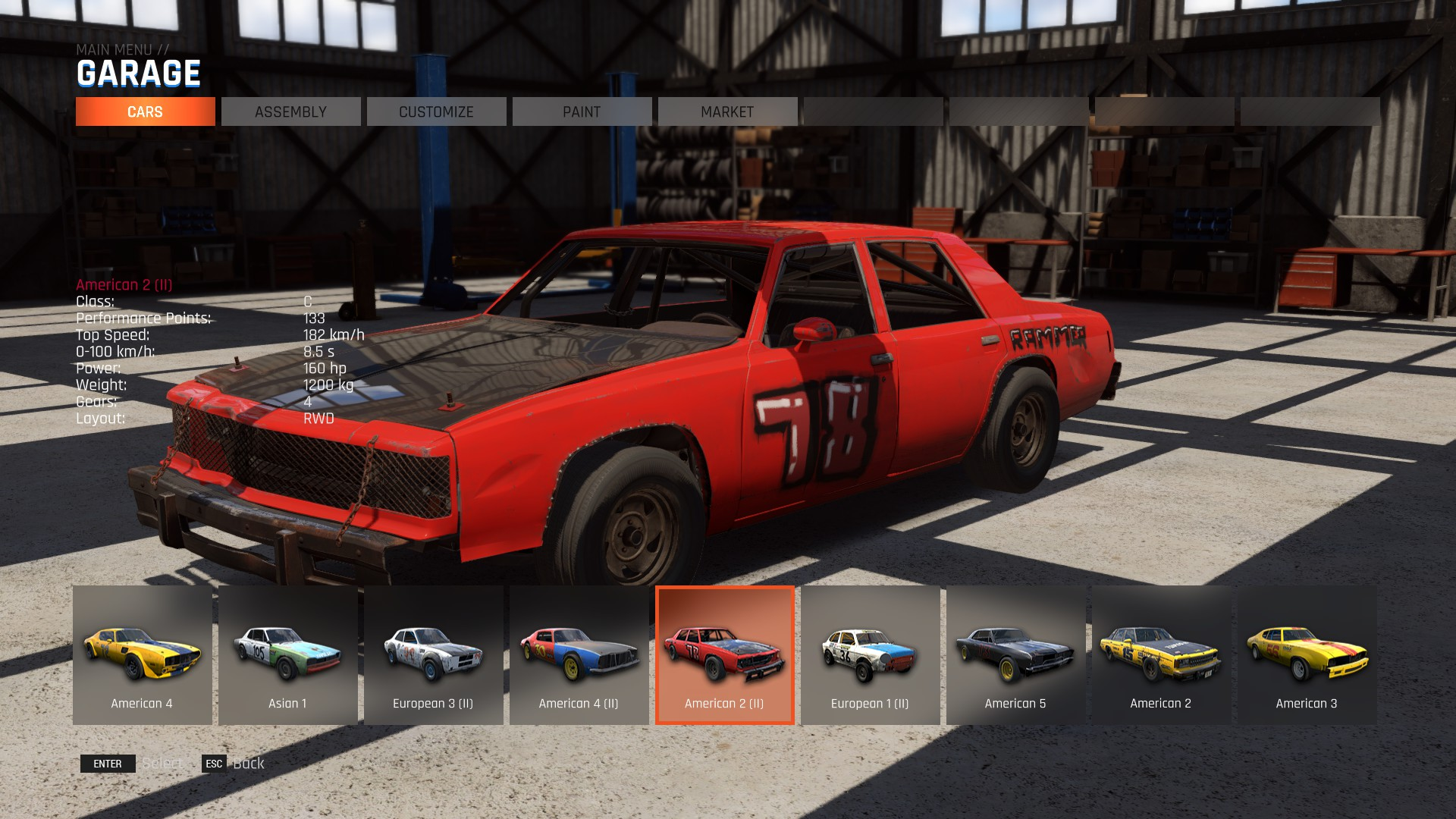Pick the European 3 (II) car

(433, 654)
